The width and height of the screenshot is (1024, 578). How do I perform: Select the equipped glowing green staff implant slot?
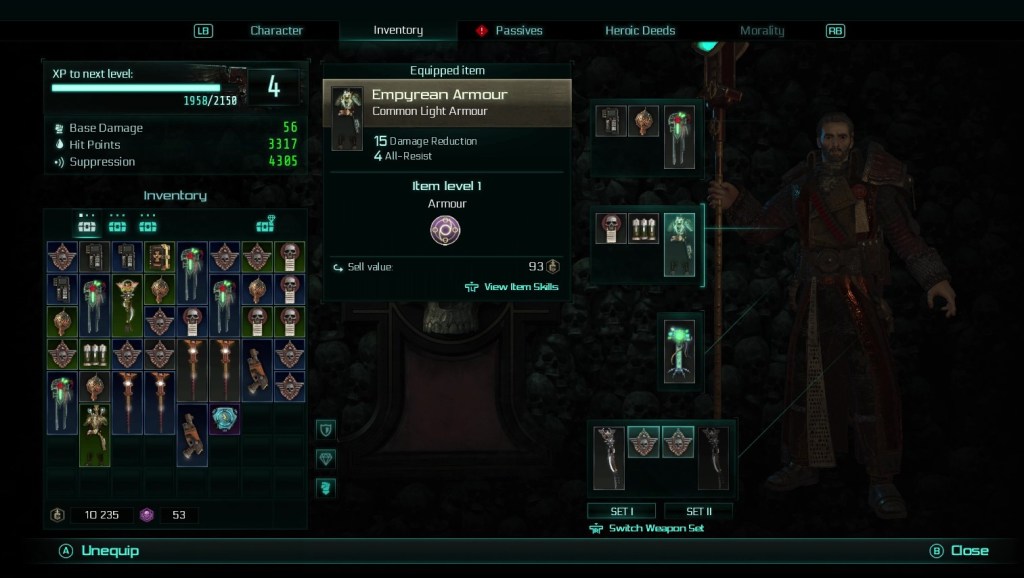(680, 350)
